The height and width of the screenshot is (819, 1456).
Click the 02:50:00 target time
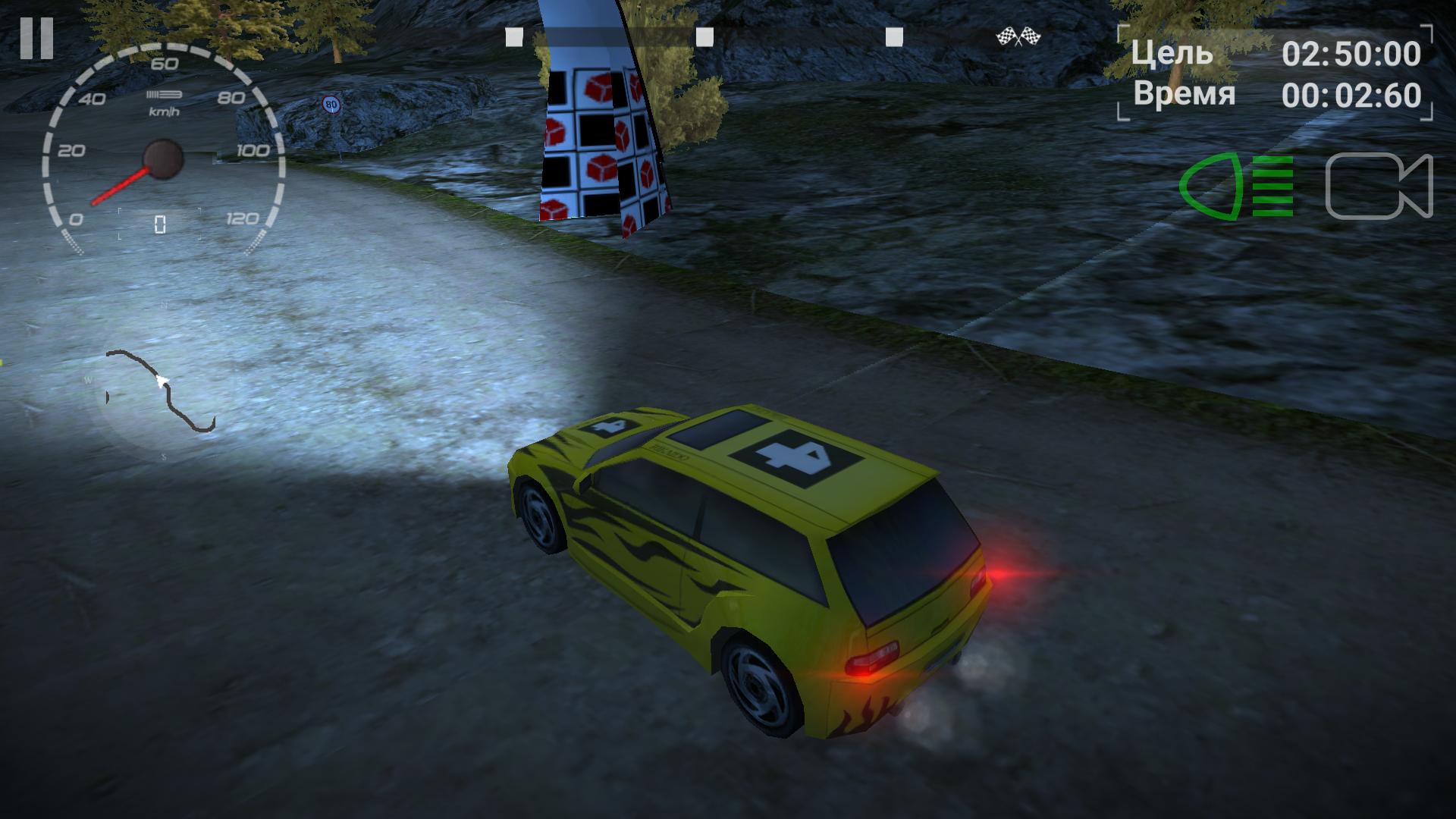[x=1354, y=55]
